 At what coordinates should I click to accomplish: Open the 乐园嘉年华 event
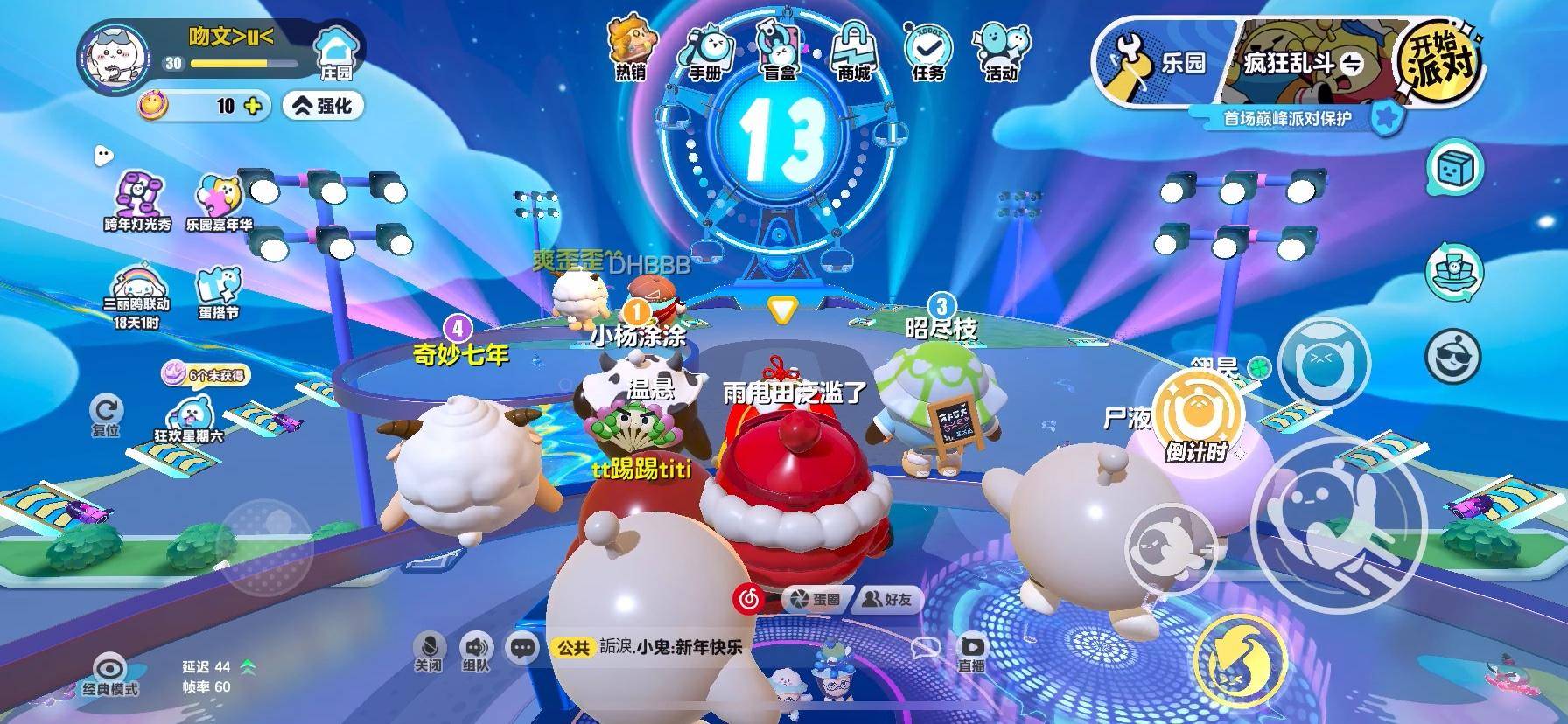(x=218, y=200)
